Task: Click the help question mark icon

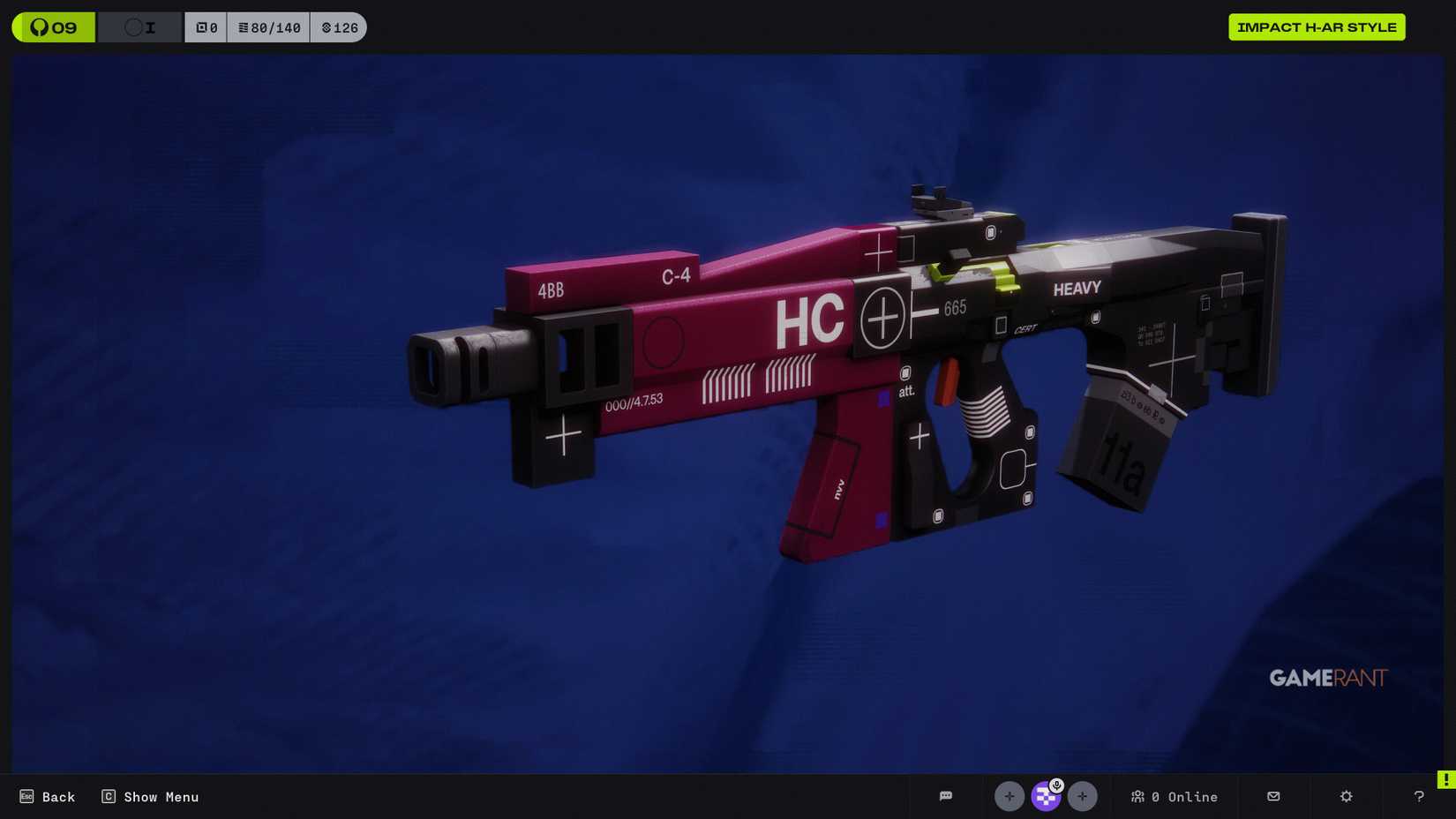Action: (x=1419, y=797)
